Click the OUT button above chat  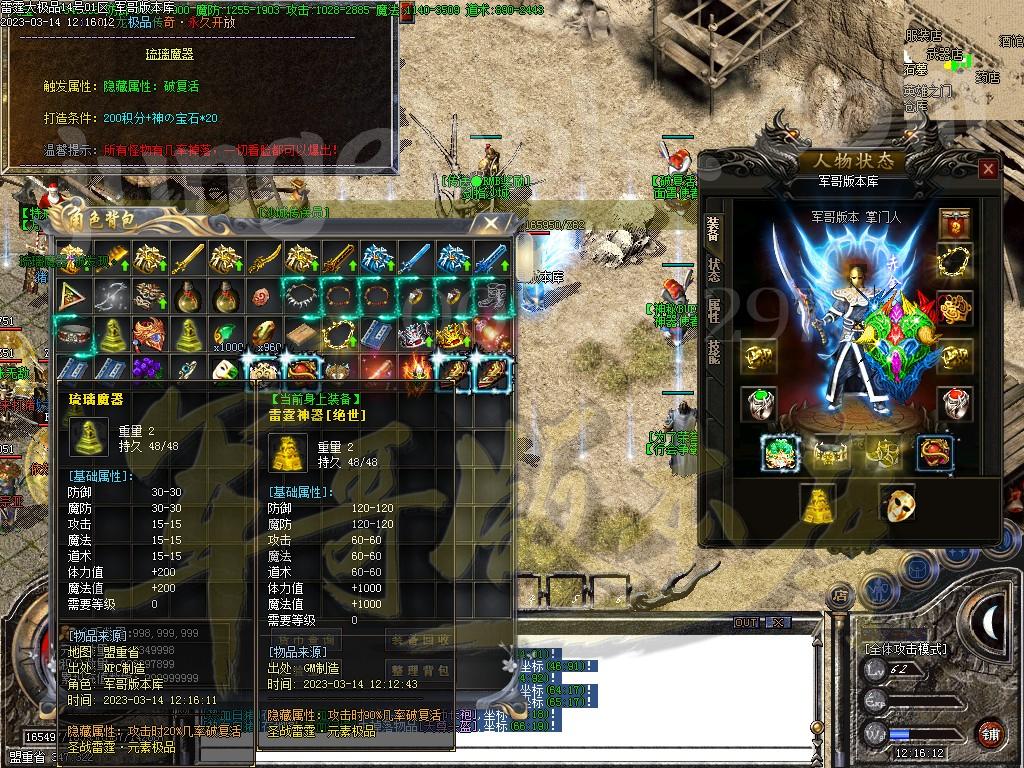[747, 623]
